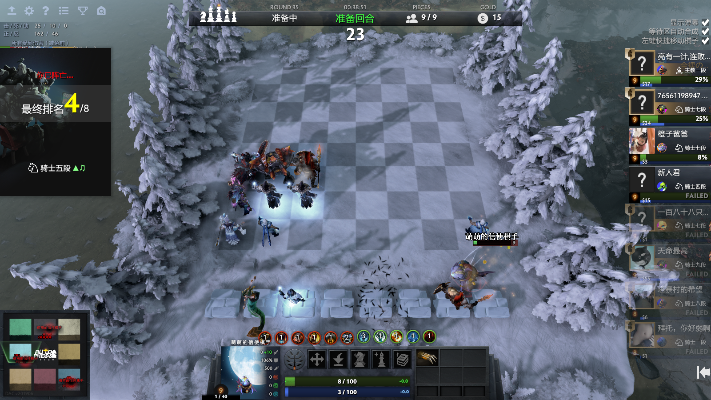Collapse the player list arrow
The width and height of the screenshot is (711, 400).
point(703,372)
